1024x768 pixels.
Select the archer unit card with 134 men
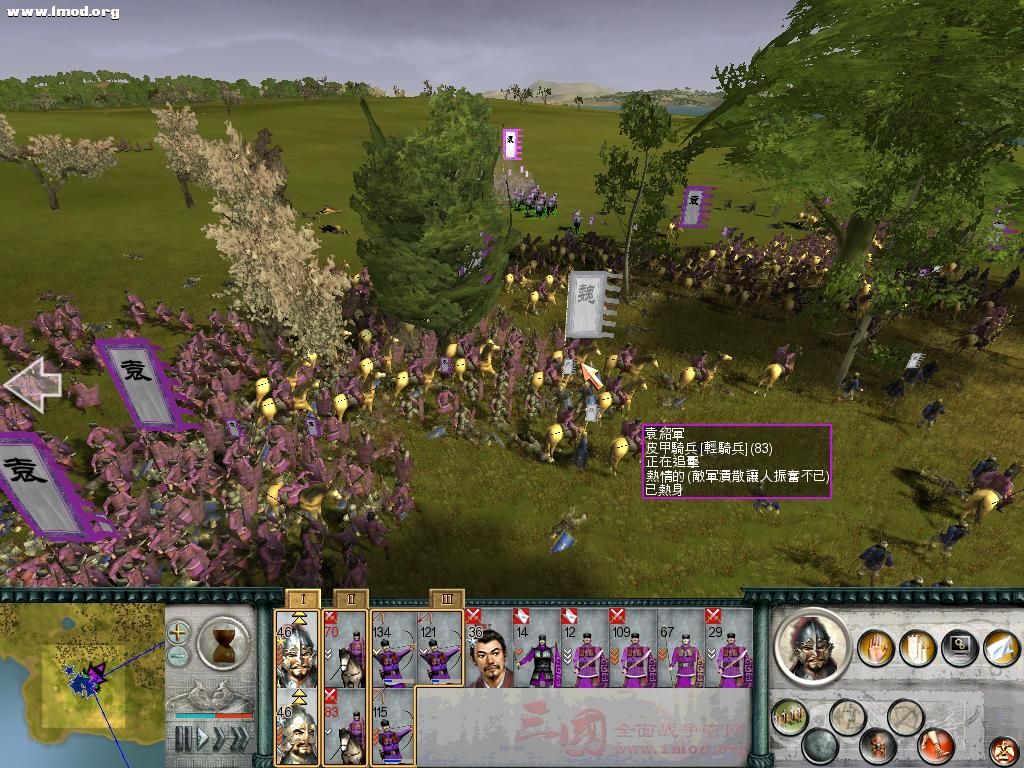(393, 648)
